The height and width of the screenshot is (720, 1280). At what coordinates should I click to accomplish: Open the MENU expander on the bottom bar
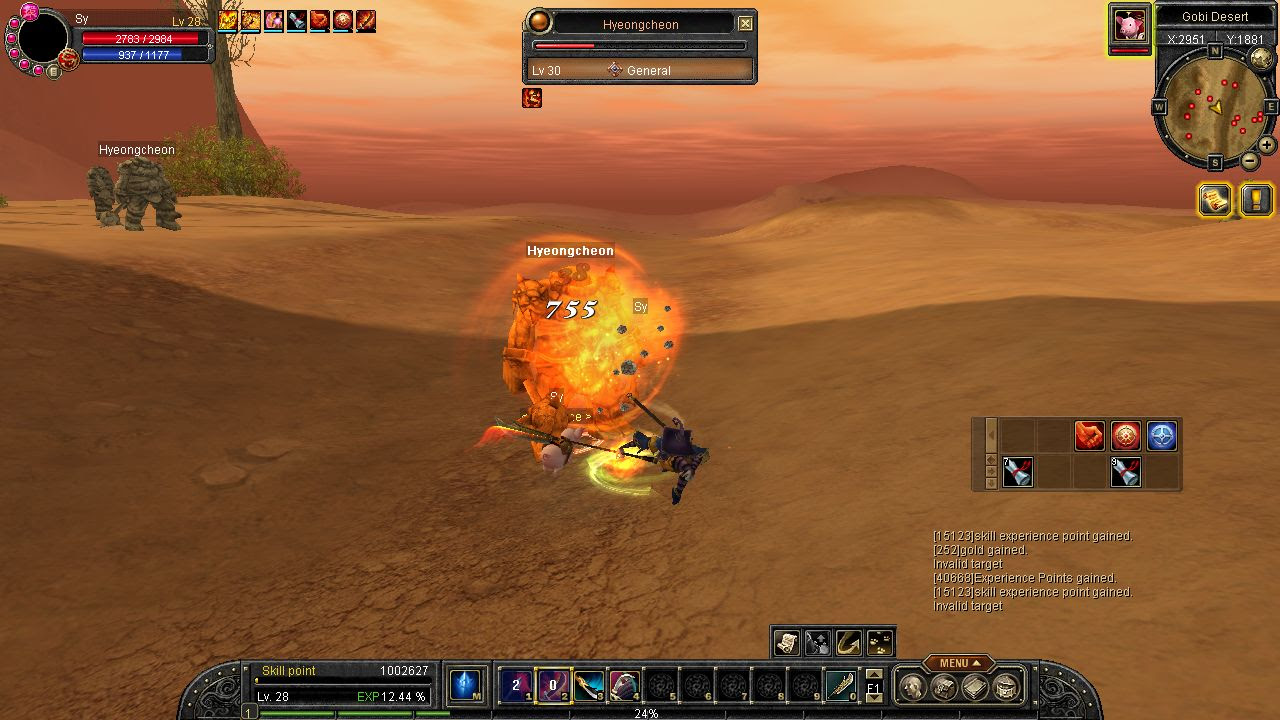point(958,663)
